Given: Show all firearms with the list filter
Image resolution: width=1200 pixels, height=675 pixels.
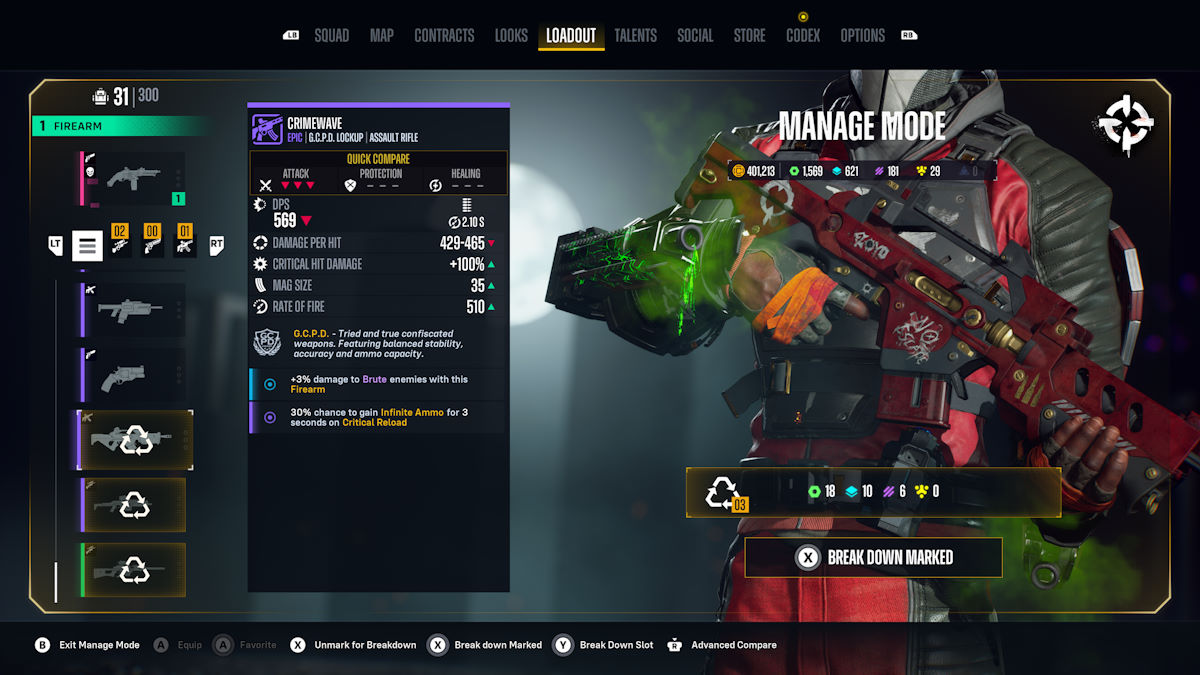Looking at the screenshot, I should [x=87, y=245].
